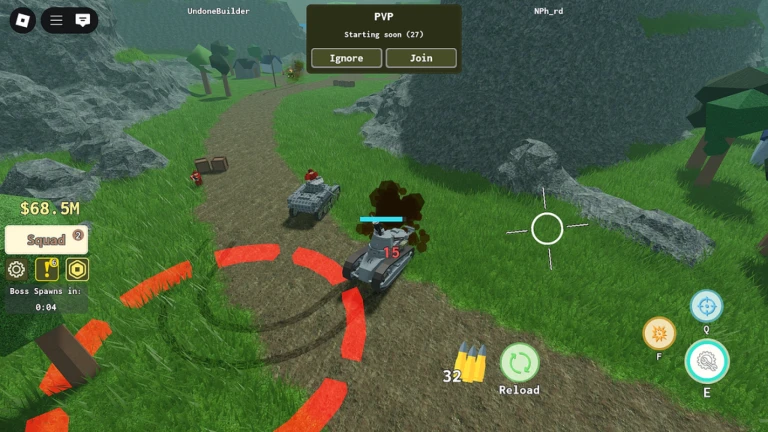Open the Squad panel
Image resolution: width=768 pixels, height=432 pixels.
pyautogui.click(x=46, y=240)
